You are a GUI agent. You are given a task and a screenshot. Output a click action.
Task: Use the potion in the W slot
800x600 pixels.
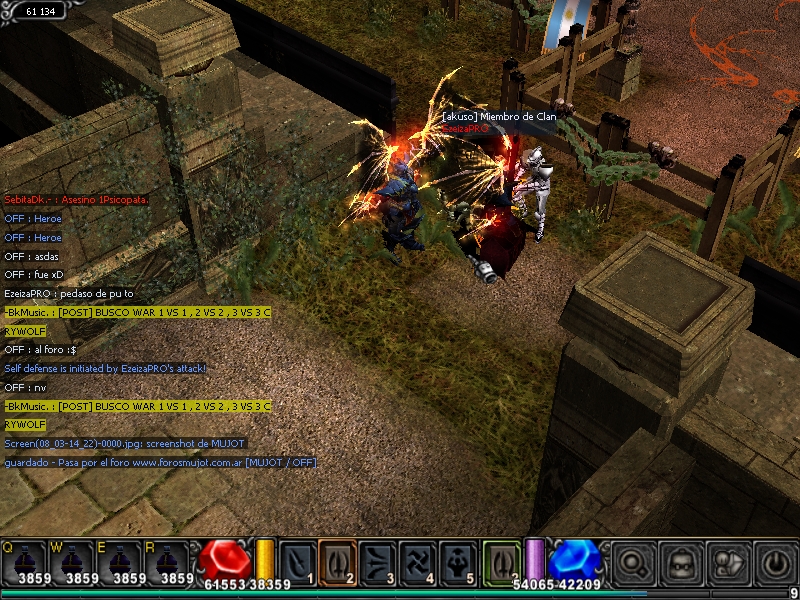coord(70,562)
